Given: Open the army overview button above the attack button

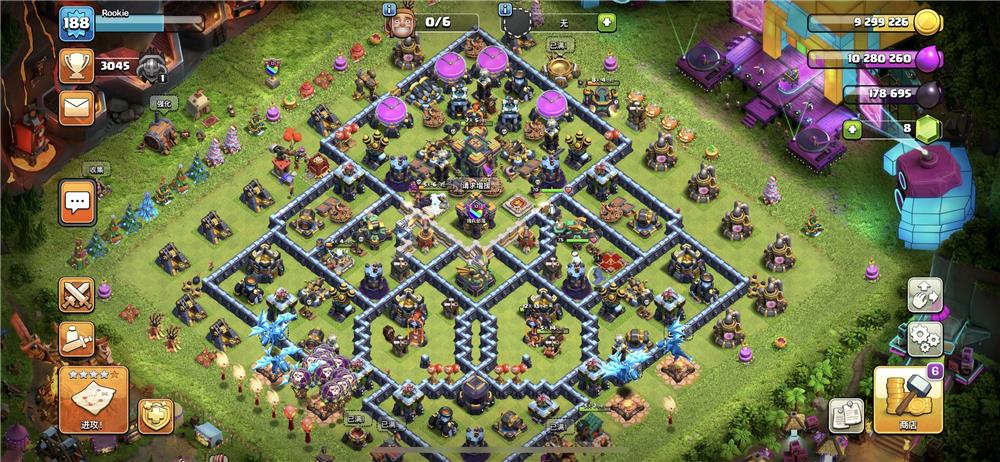Looking at the screenshot, I should click(77, 340).
